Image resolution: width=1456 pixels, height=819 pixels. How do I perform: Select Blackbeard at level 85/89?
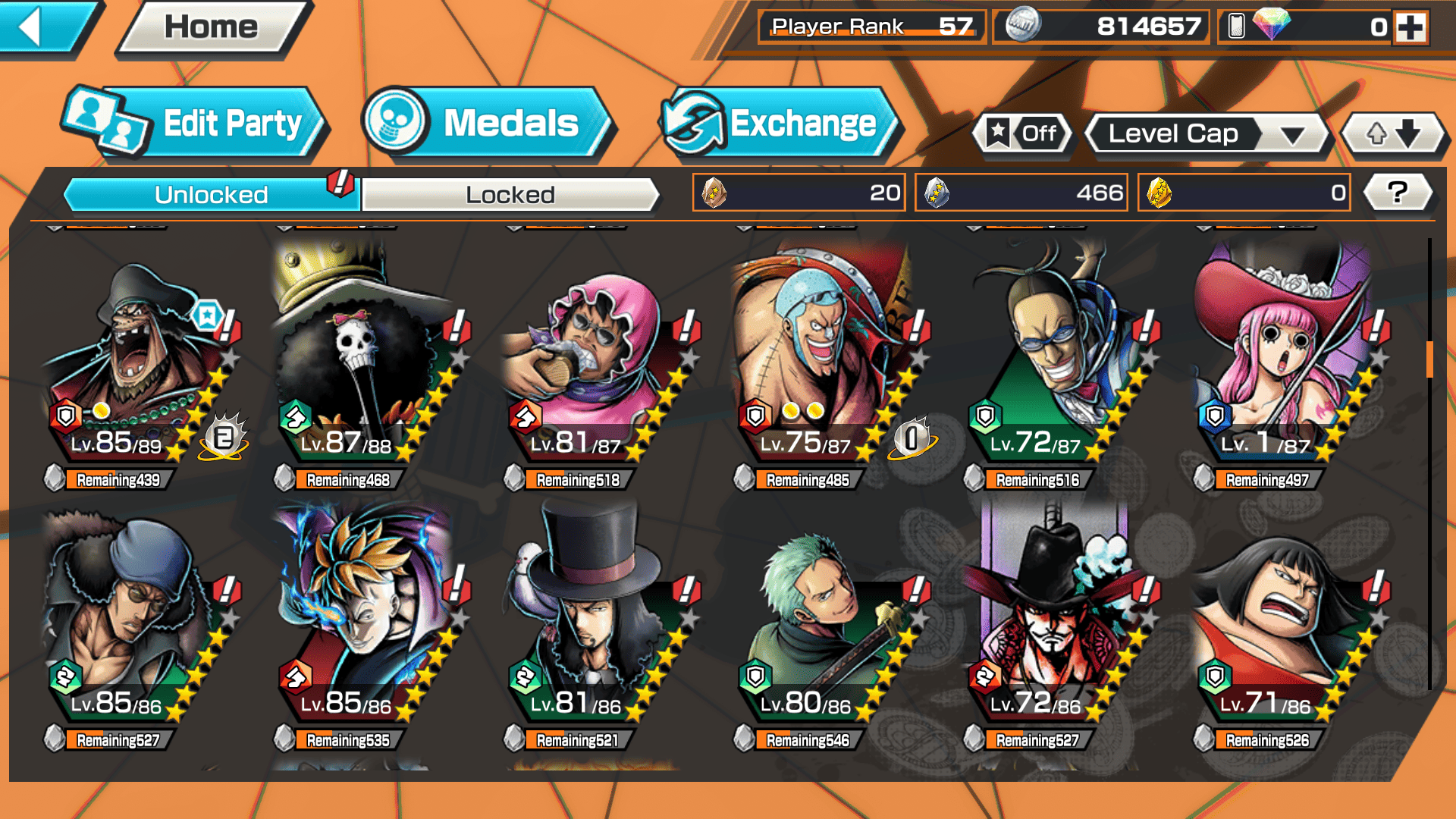[x=136, y=364]
